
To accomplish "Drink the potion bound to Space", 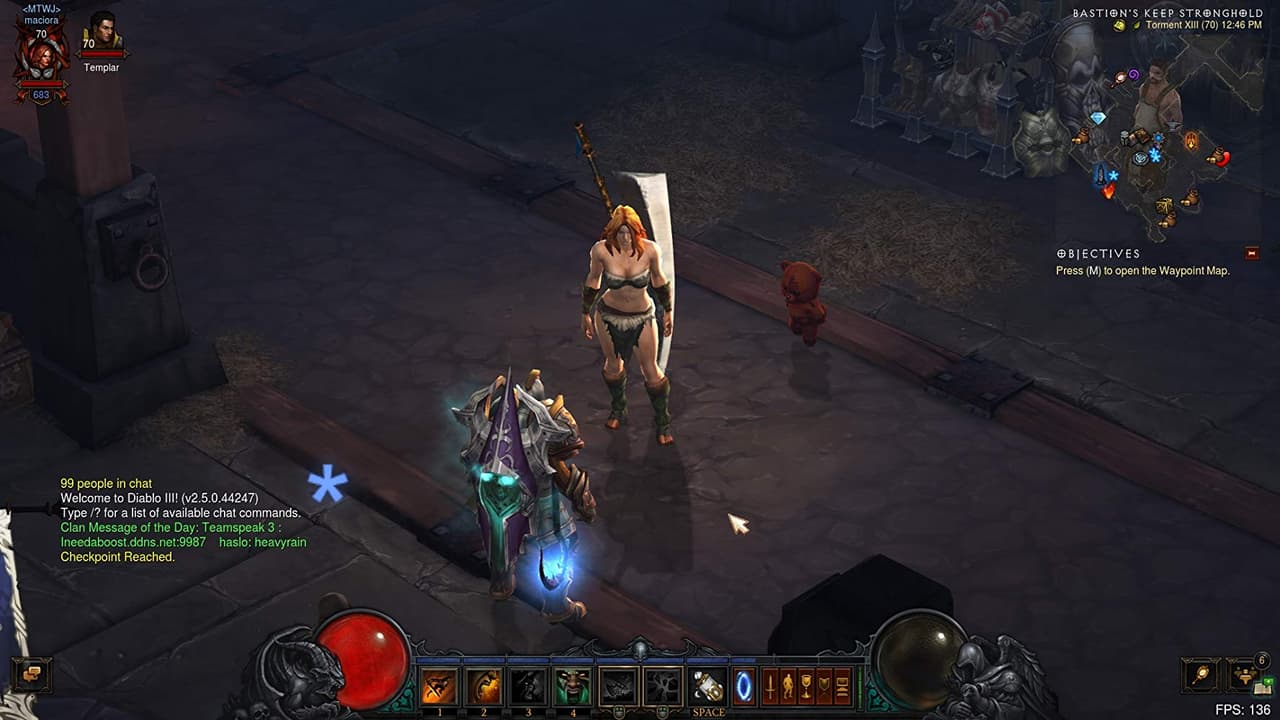I will 708,686.
